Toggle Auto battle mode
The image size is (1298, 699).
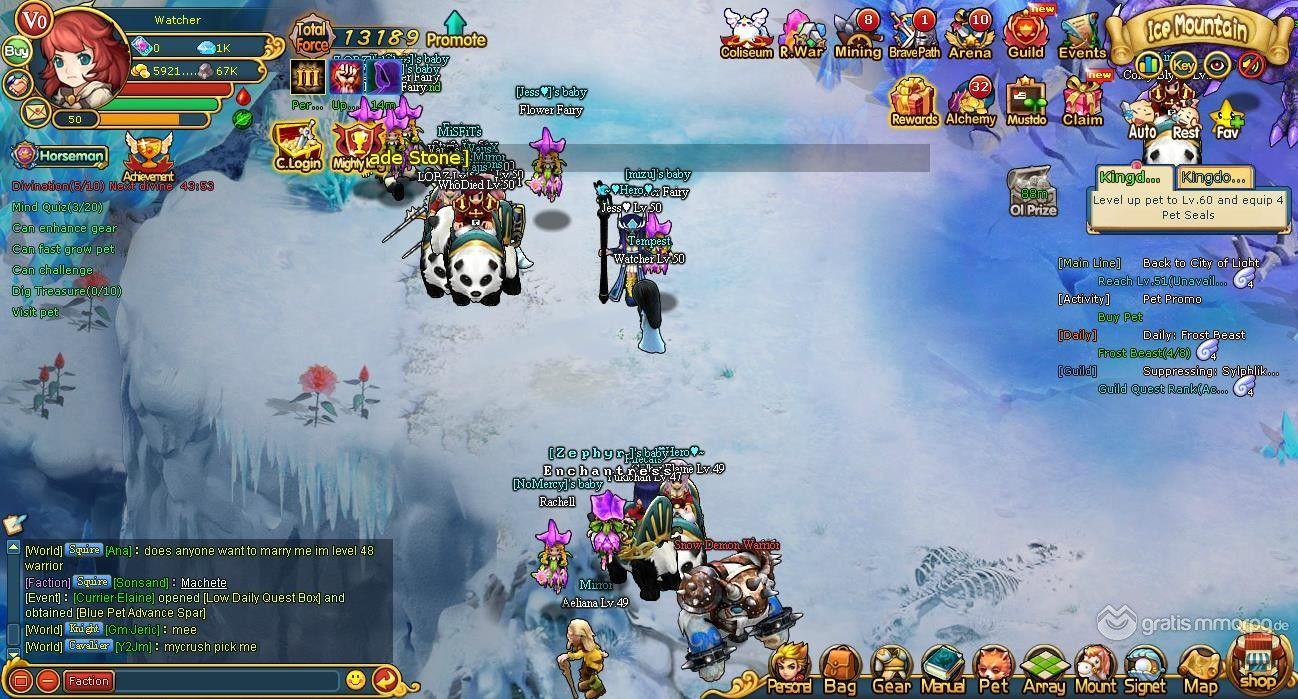(1142, 118)
